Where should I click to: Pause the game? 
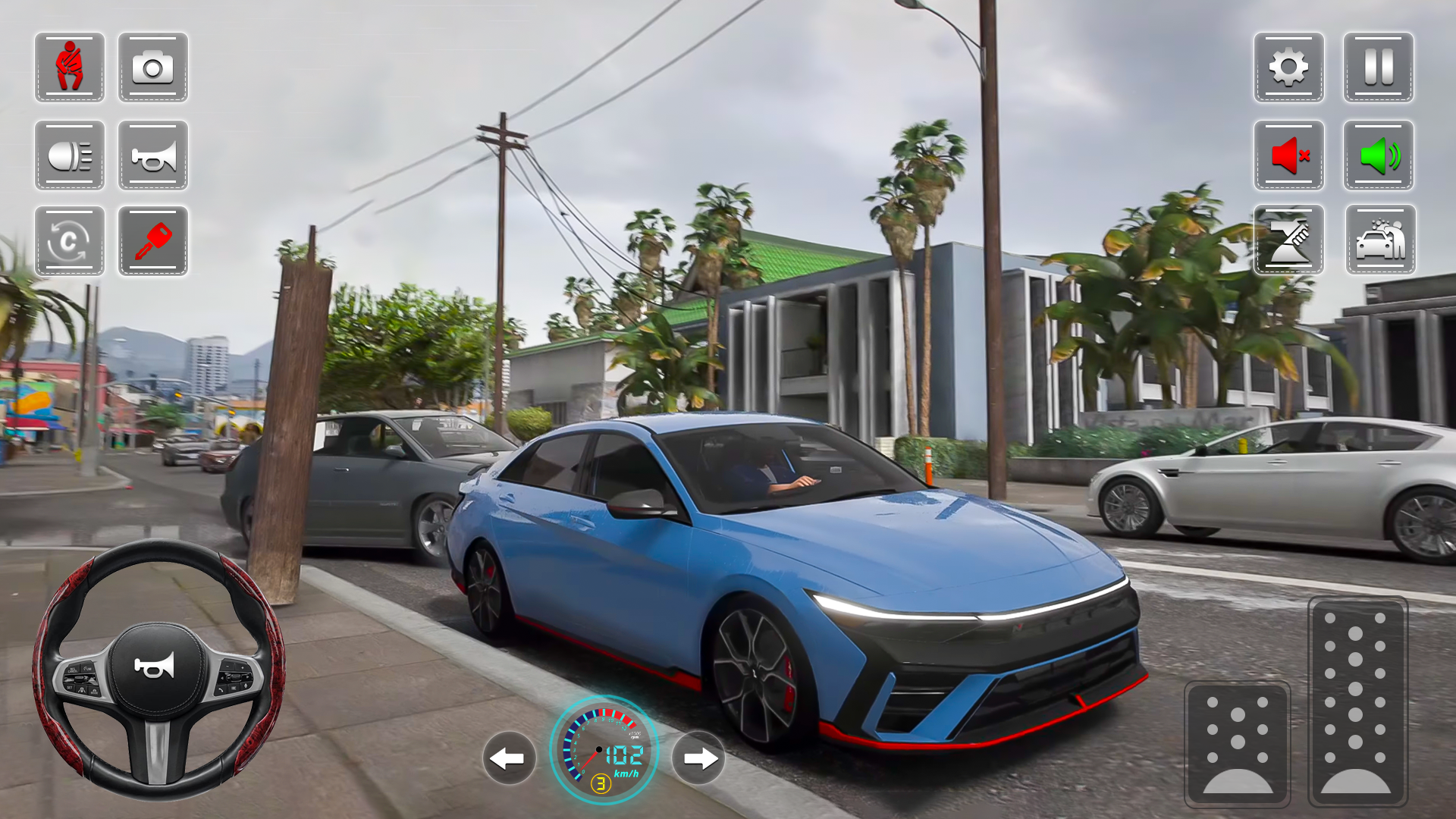1378,68
